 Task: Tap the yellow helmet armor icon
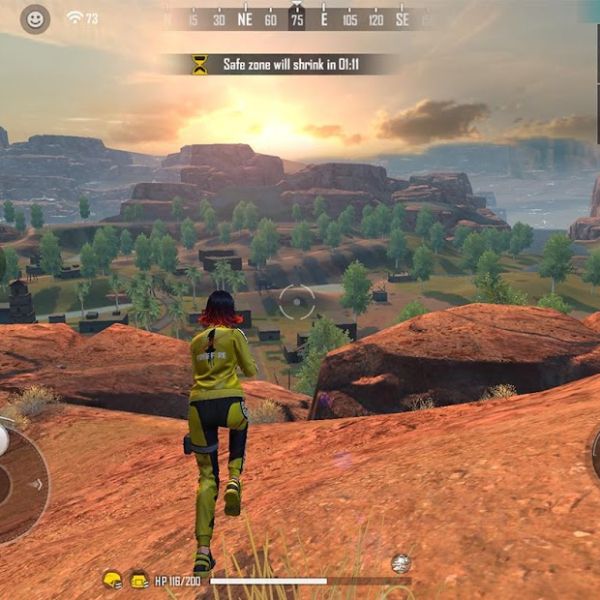click(x=112, y=580)
